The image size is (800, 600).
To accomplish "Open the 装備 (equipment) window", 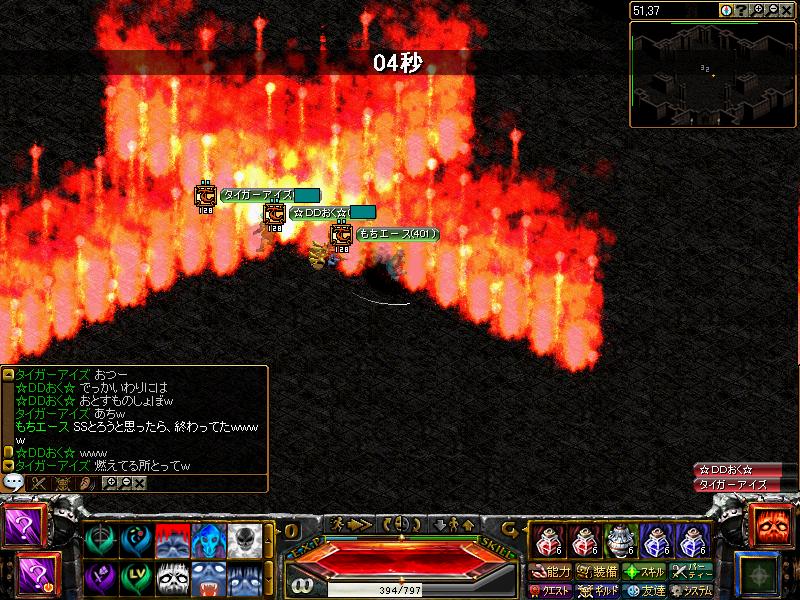I will [x=598, y=572].
